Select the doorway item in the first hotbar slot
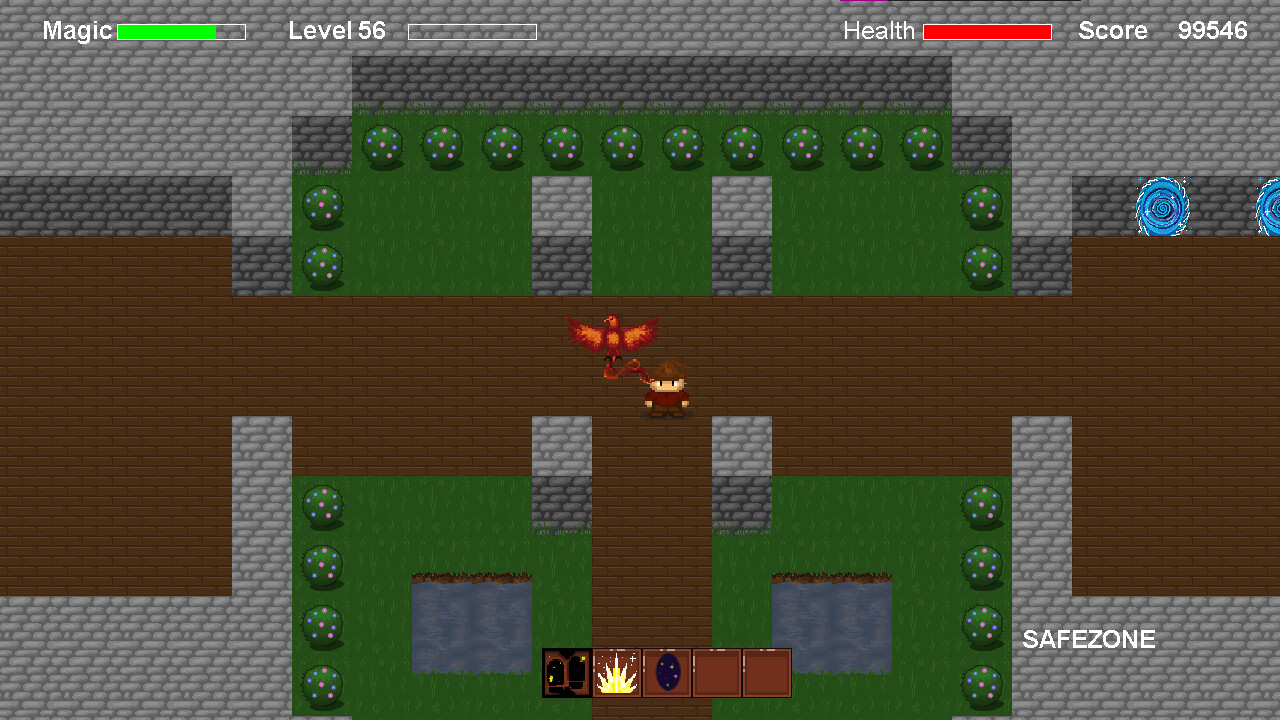Viewport: 1280px width, 720px height. pyautogui.click(x=565, y=672)
